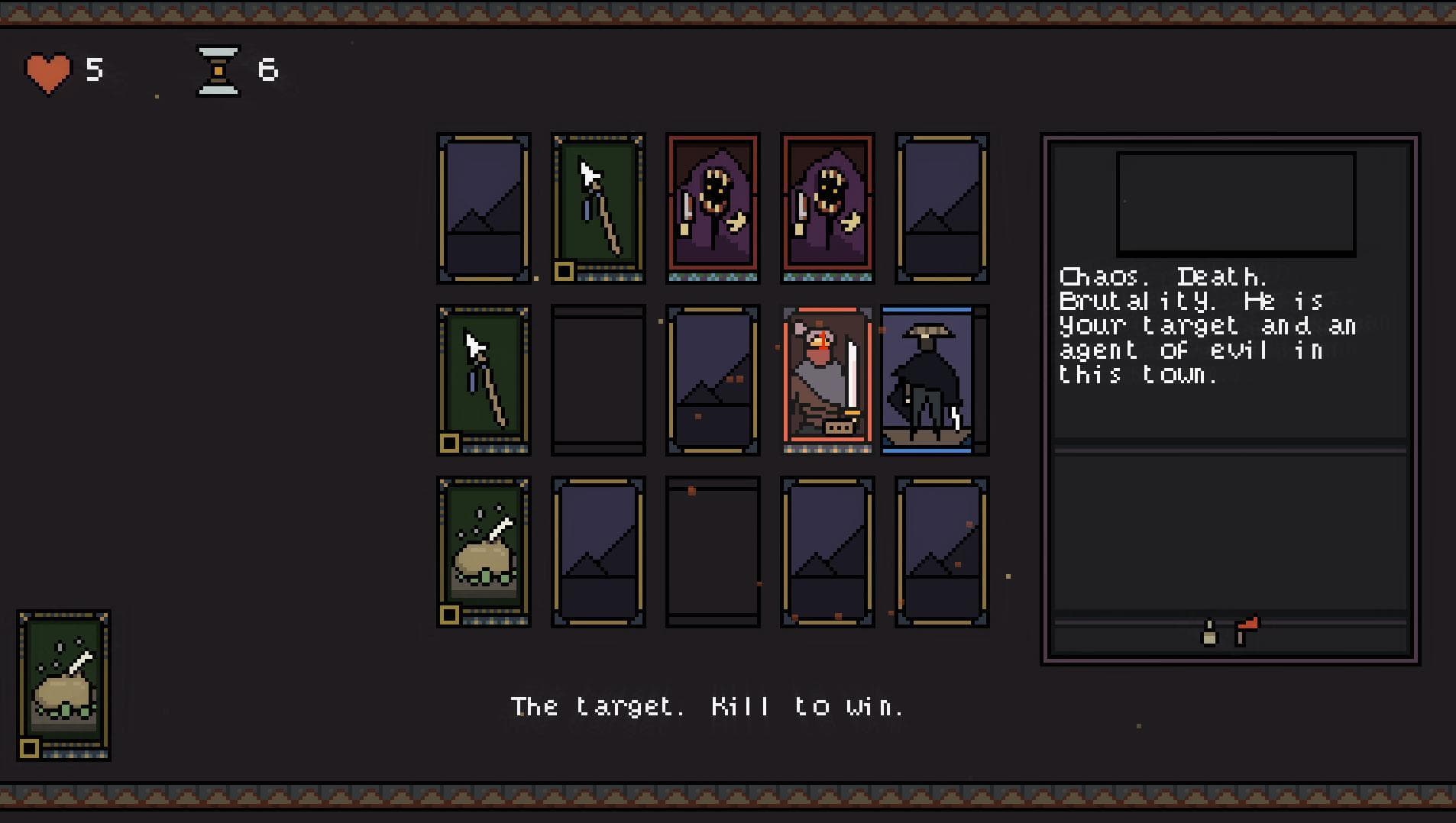The width and height of the screenshot is (1456, 823).
Task: Take the spear card above the bone pile
Action: click(484, 379)
